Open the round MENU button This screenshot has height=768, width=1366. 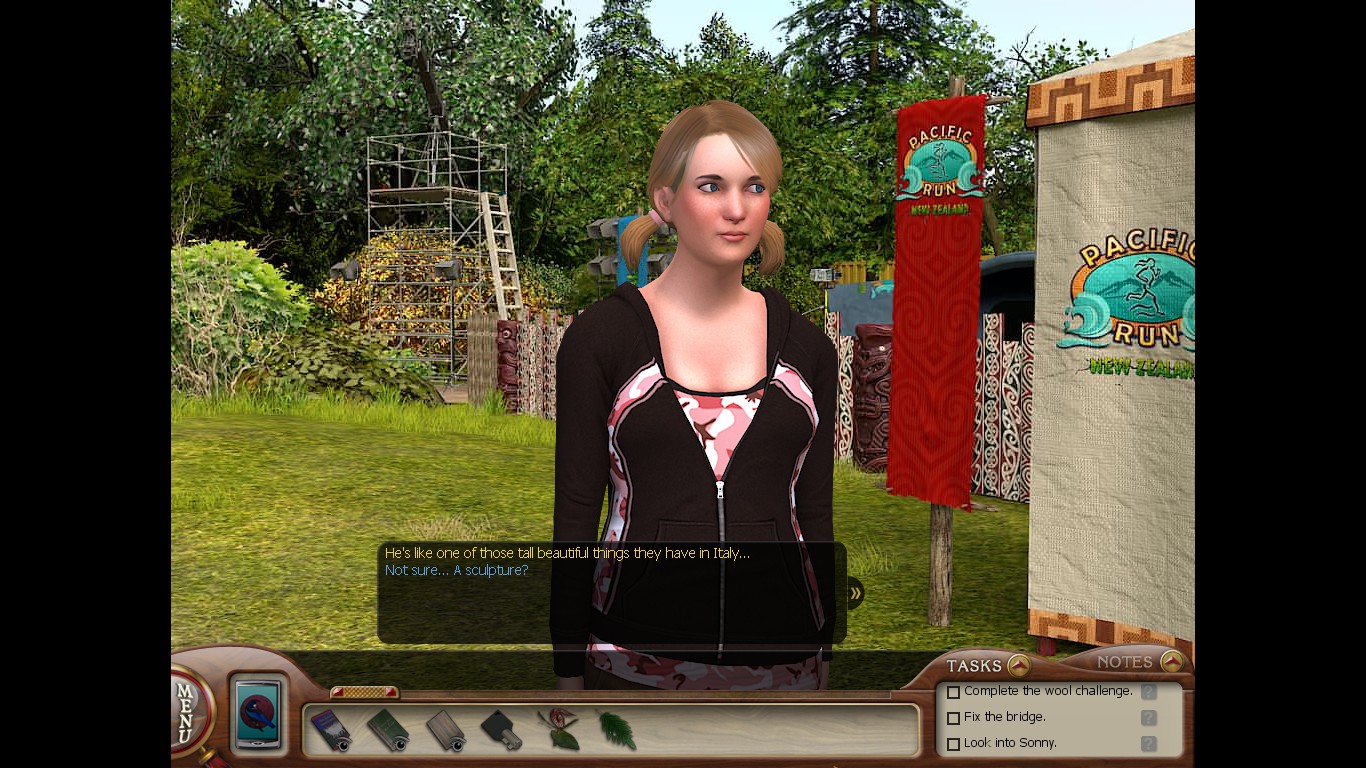(x=189, y=711)
